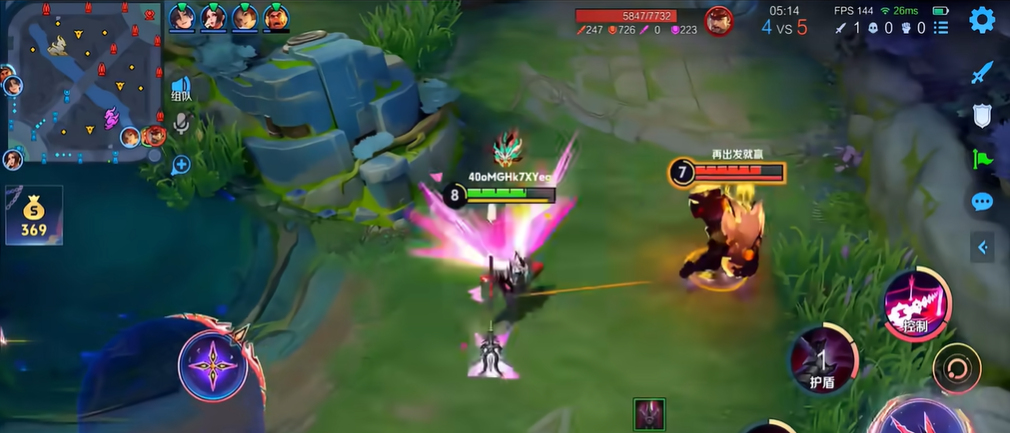Screen dimensions: 1010x433
Task: Send the sword attack signal
Action: (982, 72)
